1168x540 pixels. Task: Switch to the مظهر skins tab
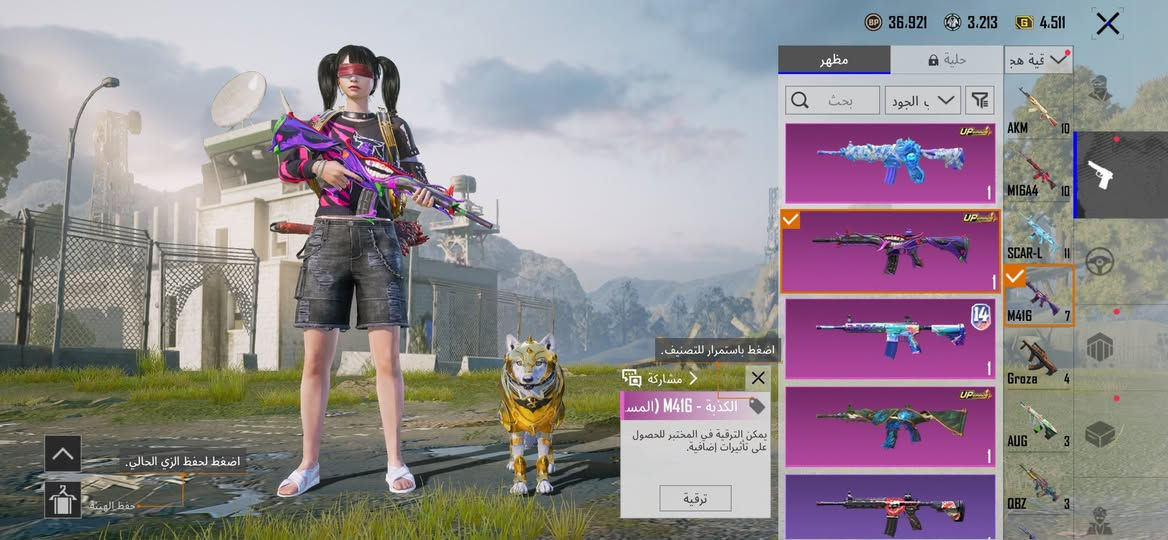click(x=834, y=60)
